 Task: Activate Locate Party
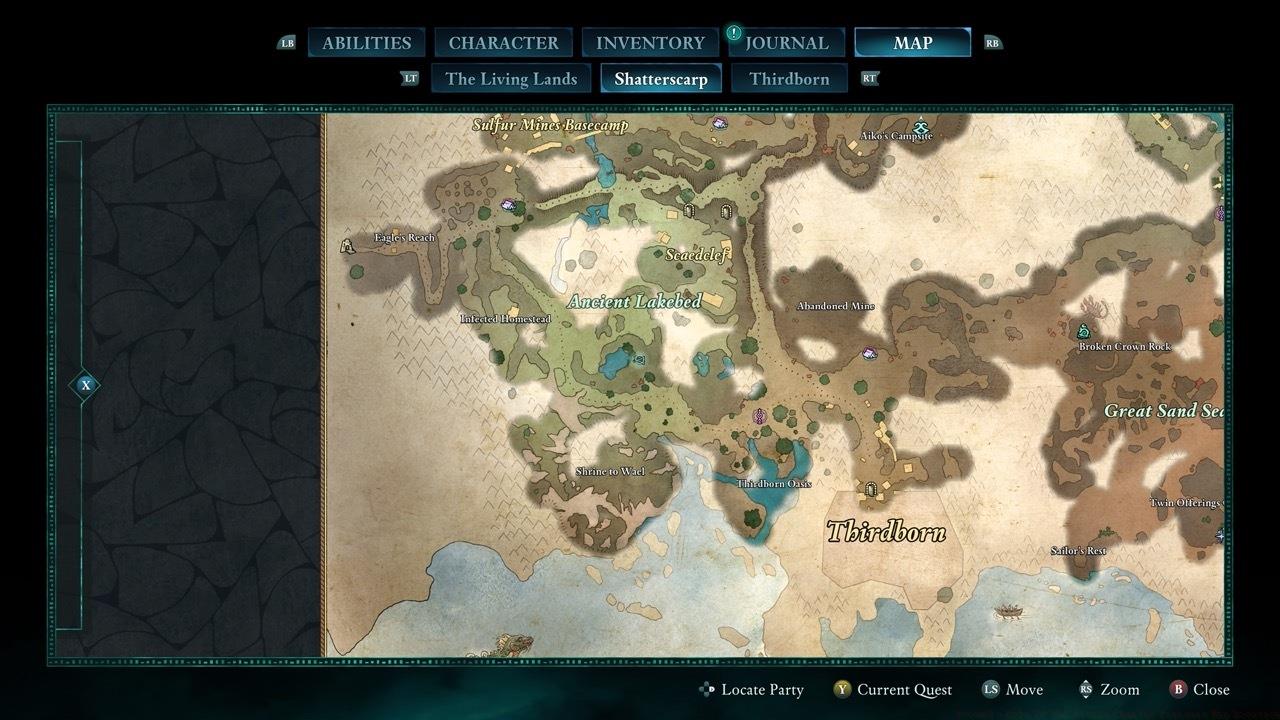tap(754, 689)
